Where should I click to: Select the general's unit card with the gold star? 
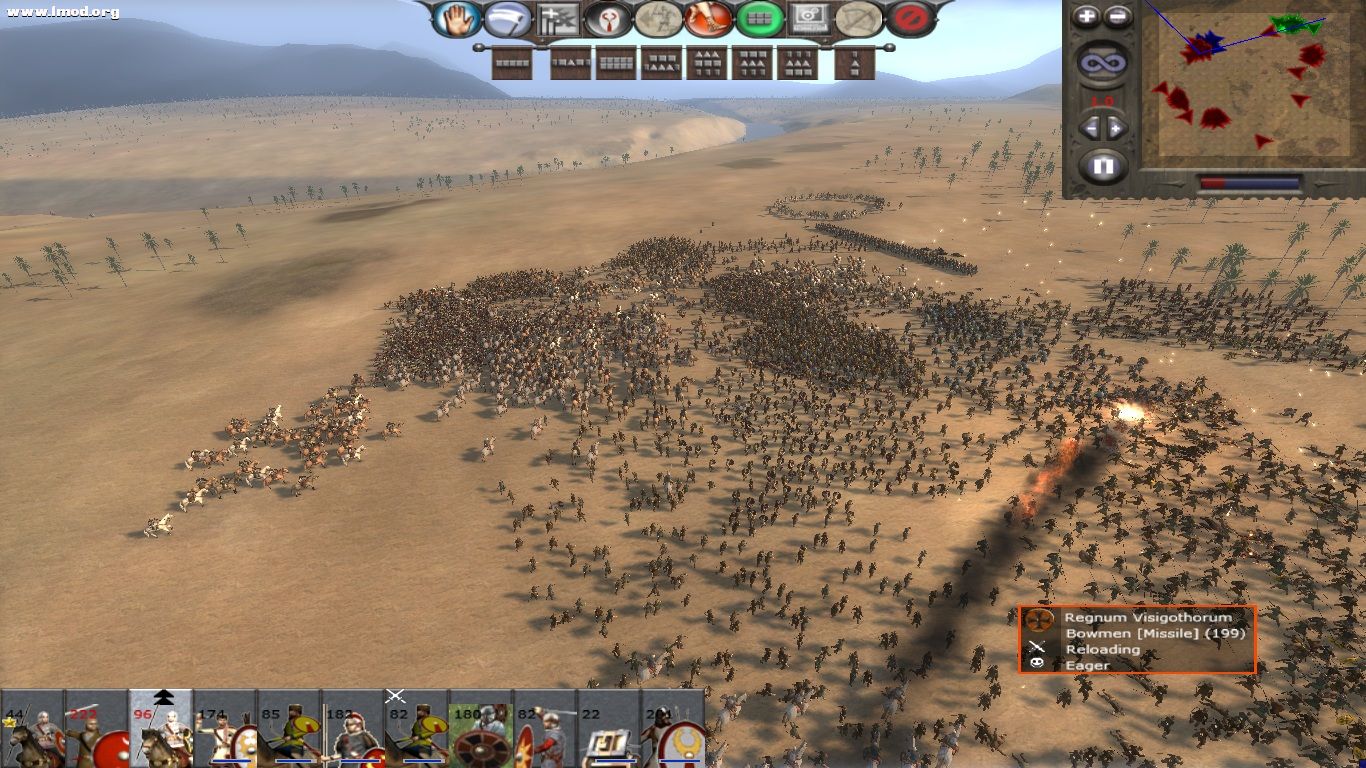(35, 730)
